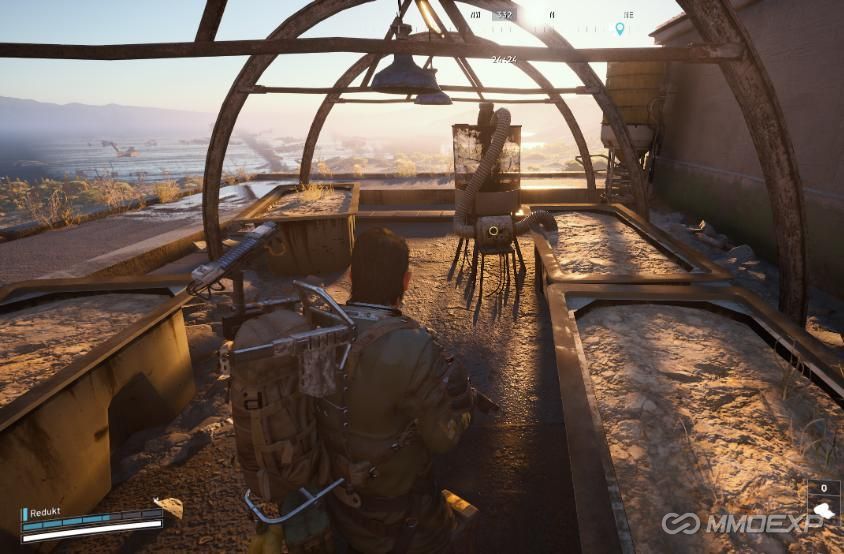The image size is (844, 554).
Task: Click the Redukt player name tag
Action: coord(45,512)
